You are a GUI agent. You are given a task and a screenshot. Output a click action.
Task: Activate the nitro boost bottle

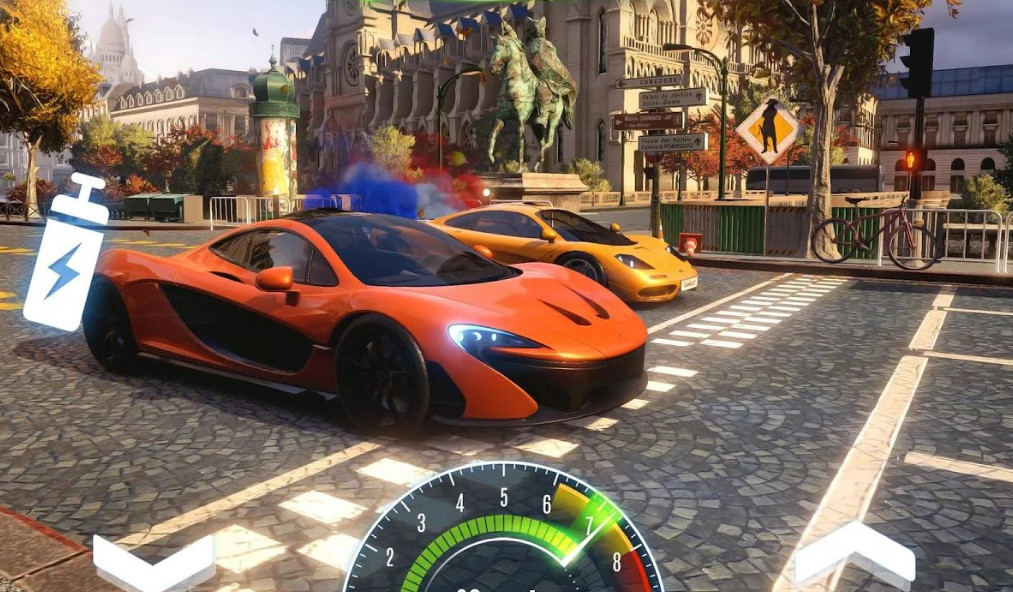(x=66, y=255)
